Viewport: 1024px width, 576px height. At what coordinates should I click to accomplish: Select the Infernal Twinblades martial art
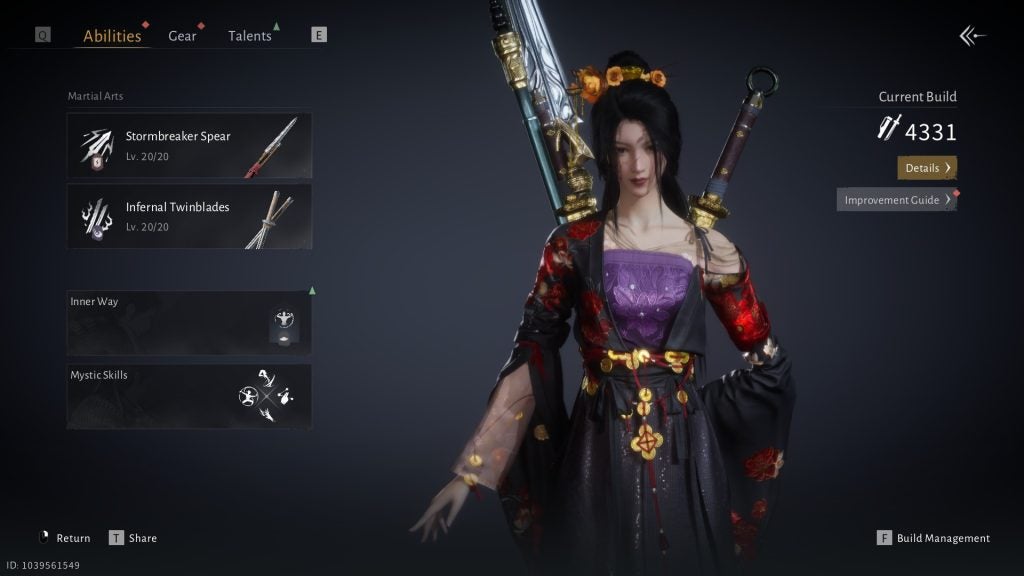[189, 216]
